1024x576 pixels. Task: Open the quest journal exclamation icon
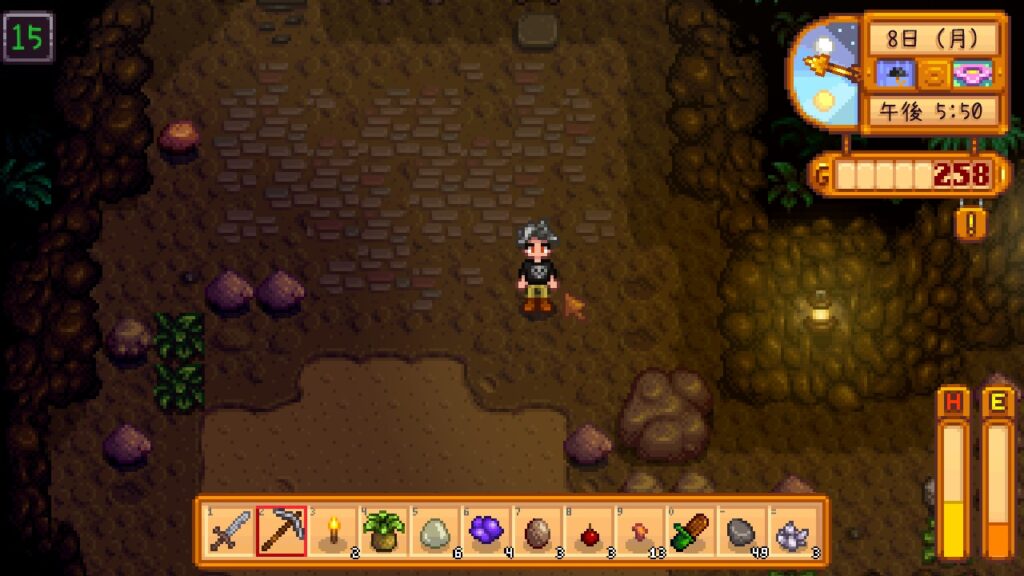point(969,221)
